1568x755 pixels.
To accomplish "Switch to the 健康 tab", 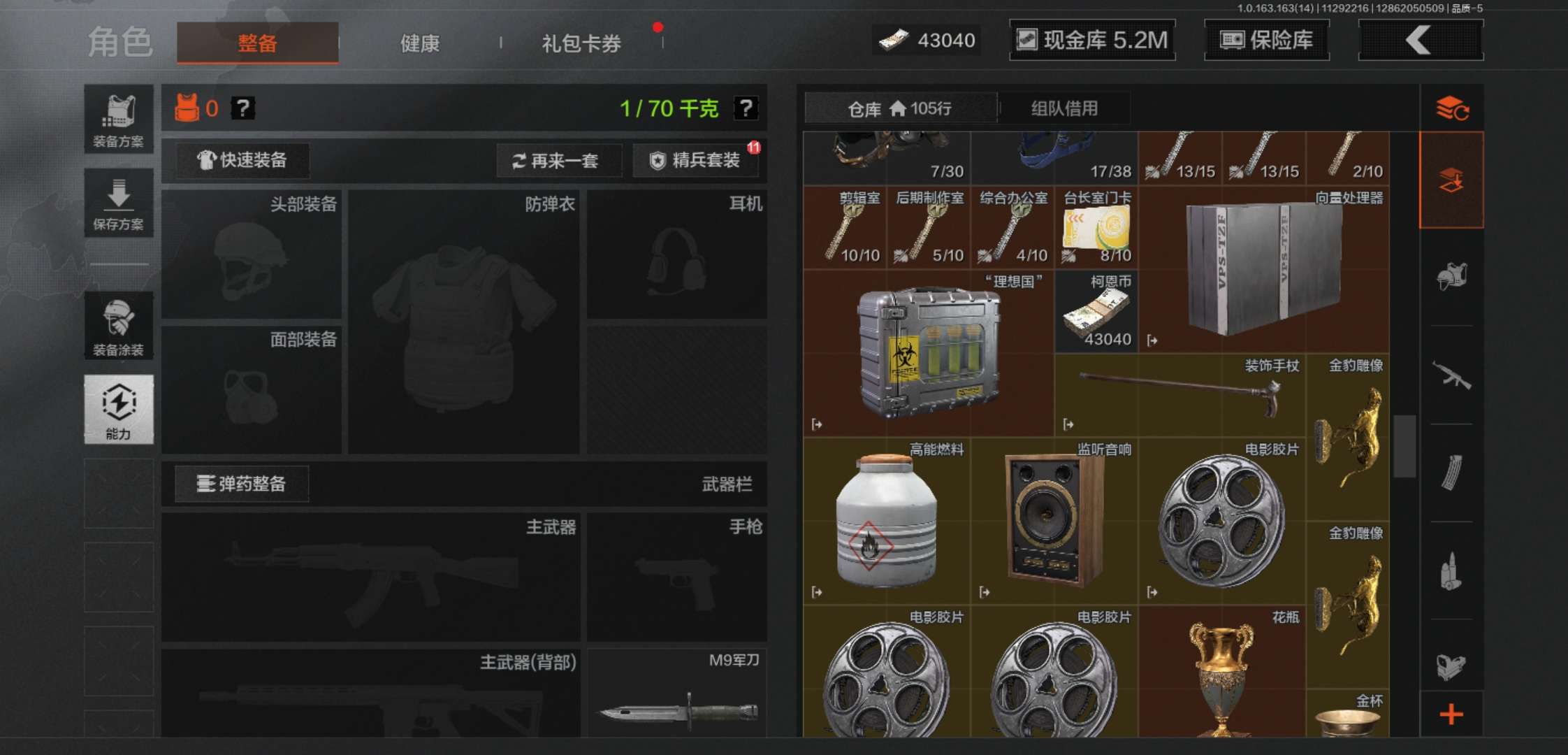I will (419, 43).
